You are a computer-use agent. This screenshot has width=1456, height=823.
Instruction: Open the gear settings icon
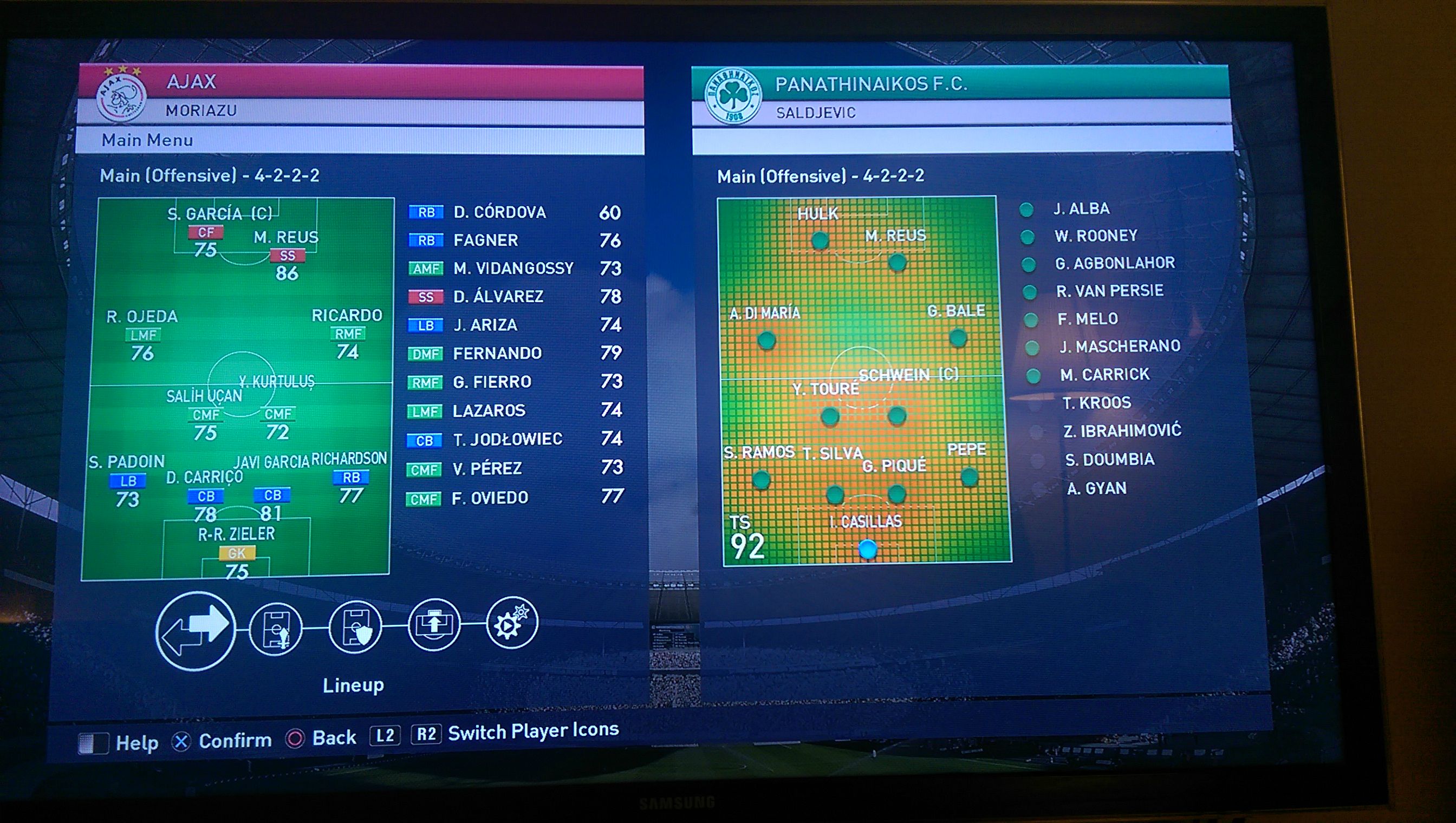point(511,623)
